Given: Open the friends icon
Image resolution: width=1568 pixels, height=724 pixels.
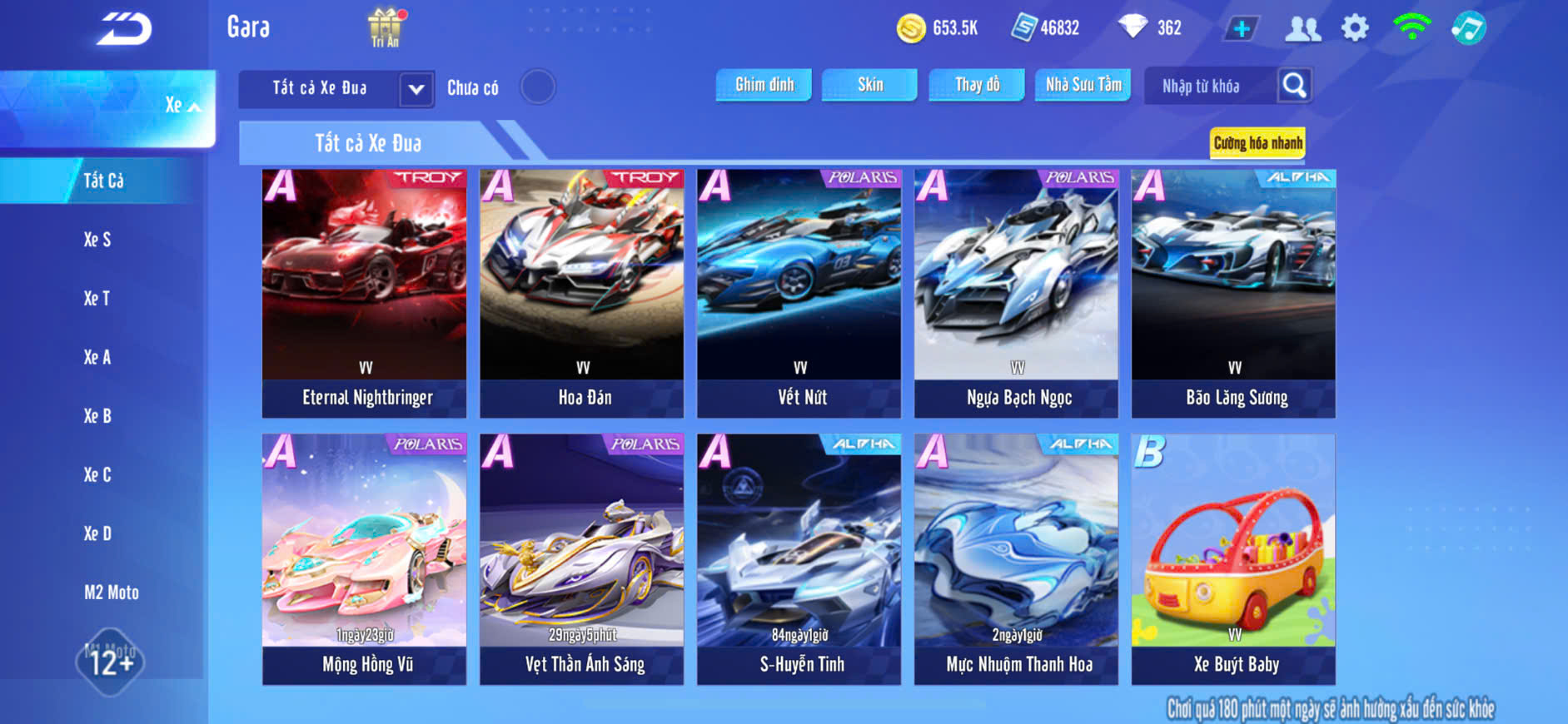Looking at the screenshot, I should 1302,29.
